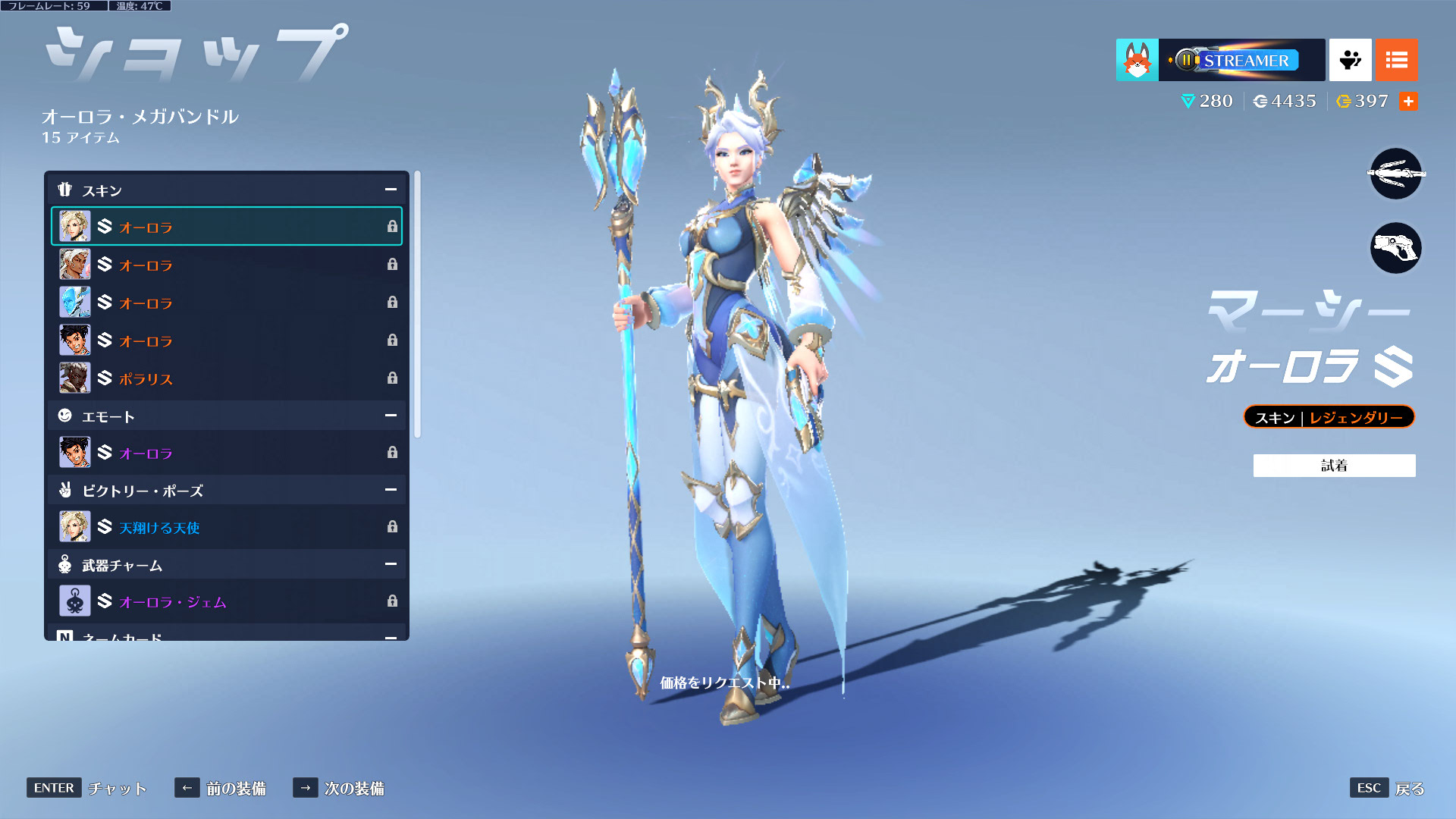Choose the 天翔ける天使 victory pose
The width and height of the screenshot is (1456, 819).
tap(226, 527)
